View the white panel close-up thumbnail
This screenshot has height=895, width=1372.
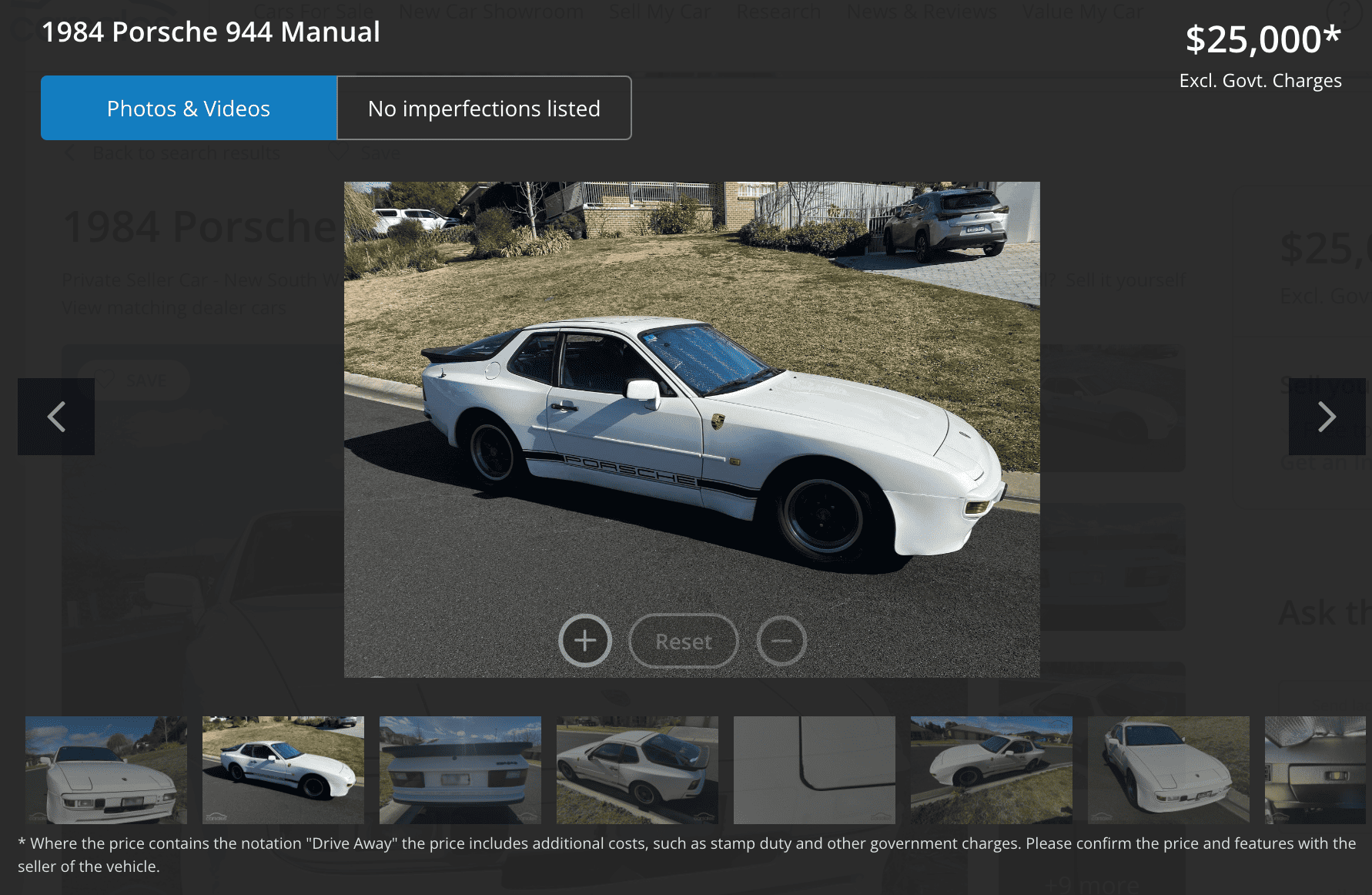pos(815,770)
